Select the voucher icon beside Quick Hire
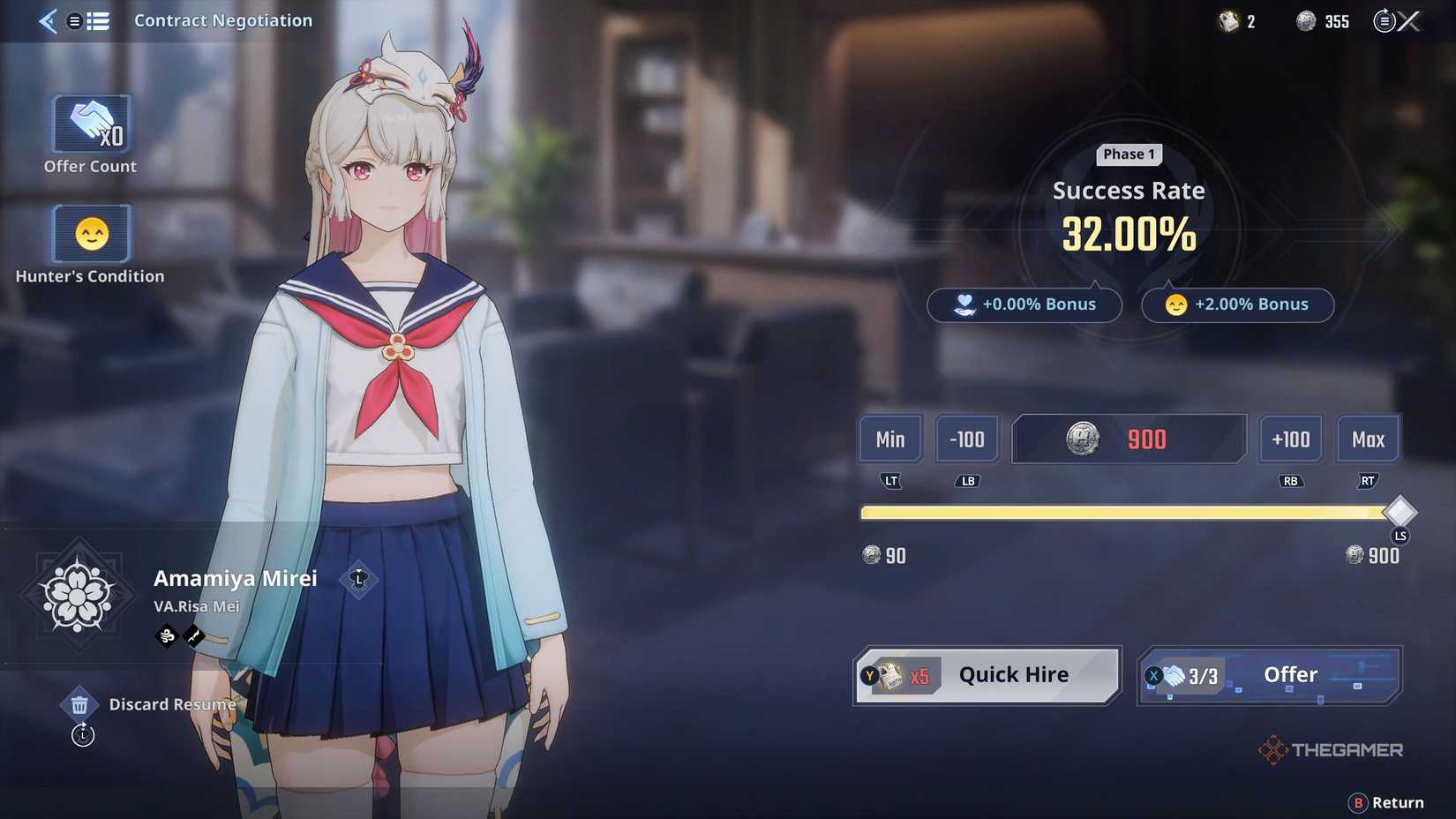The height and width of the screenshot is (819, 1456). pyautogui.click(x=891, y=673)
